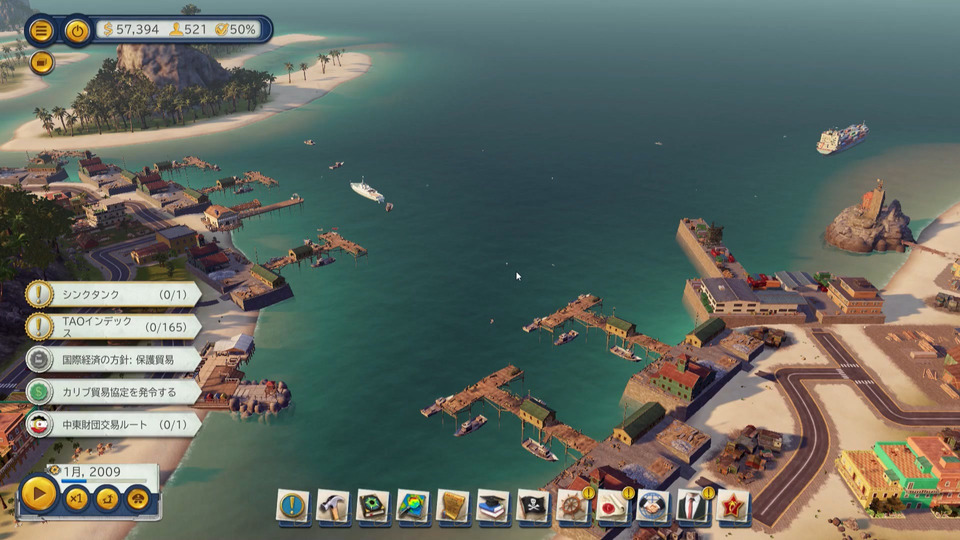Click the palm island icon button
The image size is (960, 540).
click(107, 499)
